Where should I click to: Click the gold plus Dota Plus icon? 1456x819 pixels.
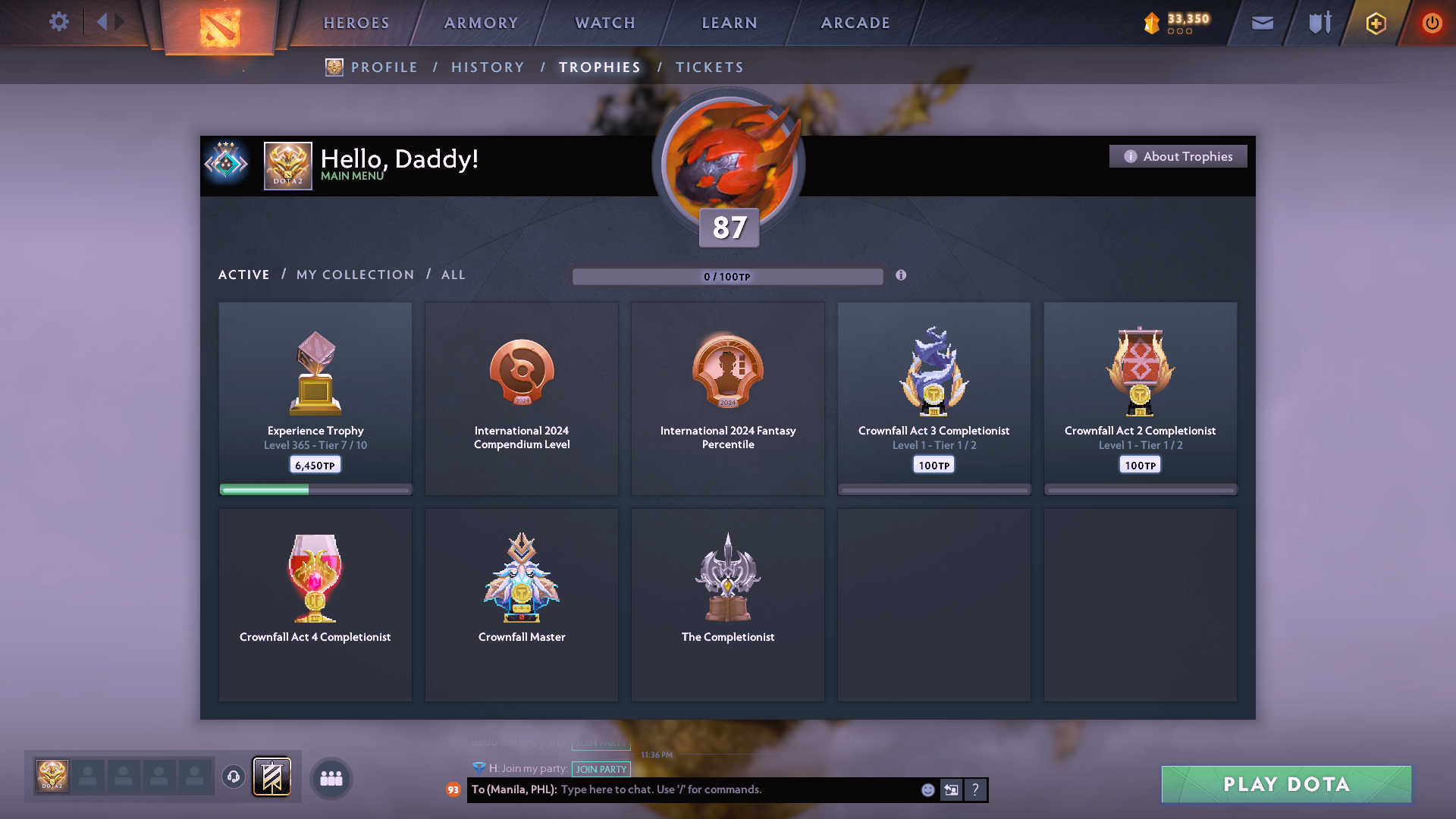click(x=1375, y=23)
